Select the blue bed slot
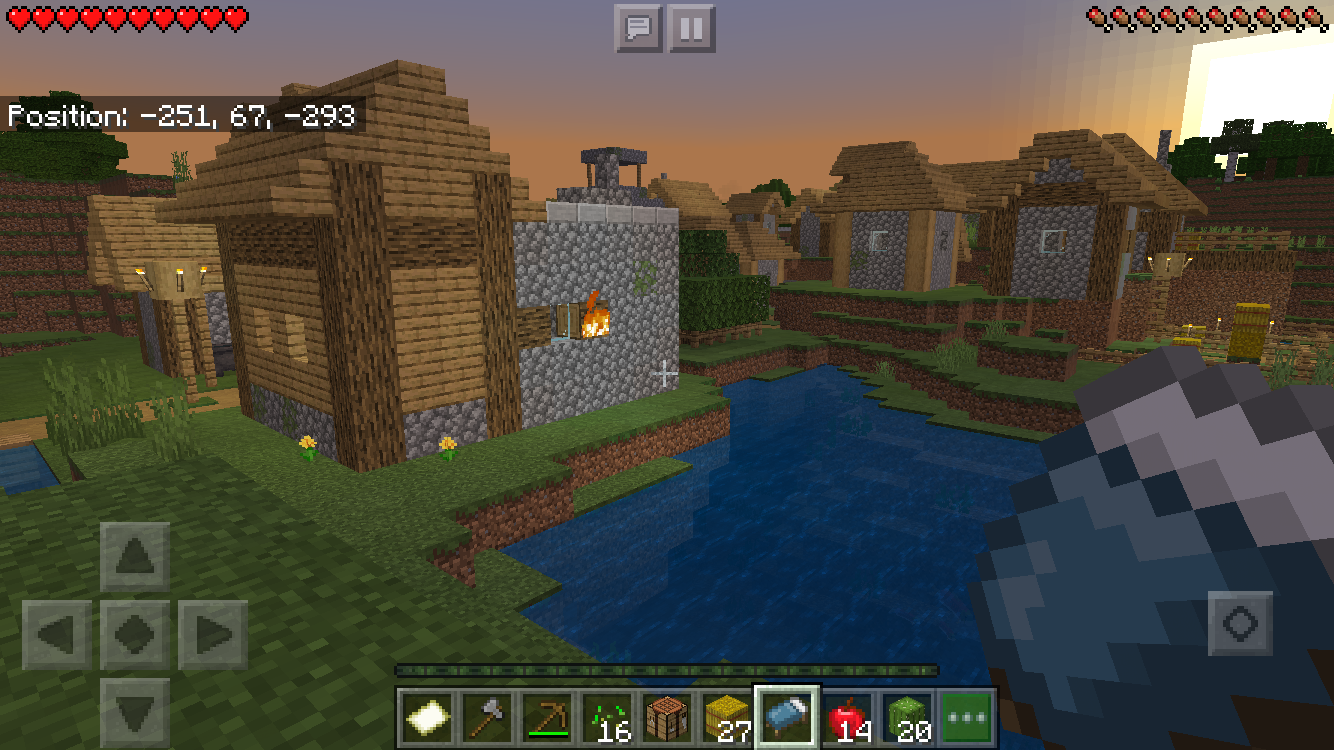 click(787, 717)
